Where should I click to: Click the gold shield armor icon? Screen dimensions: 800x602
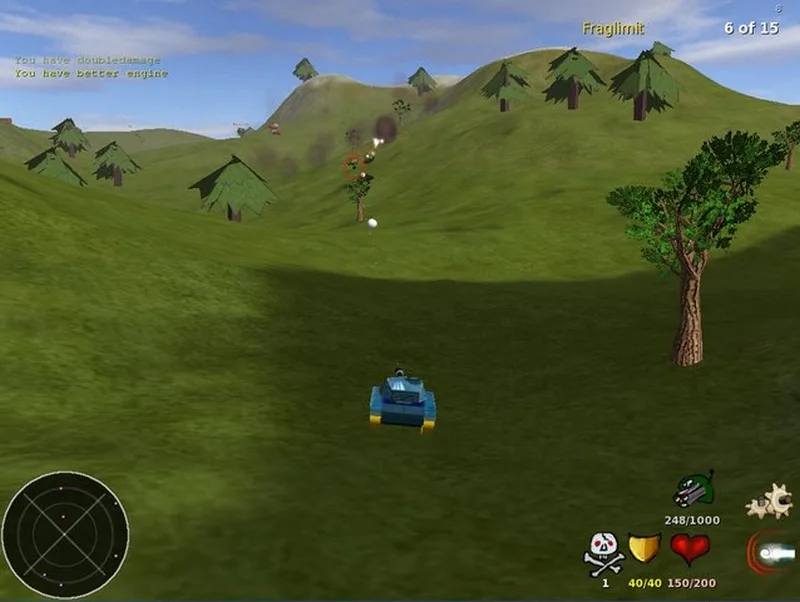point(645,549)
